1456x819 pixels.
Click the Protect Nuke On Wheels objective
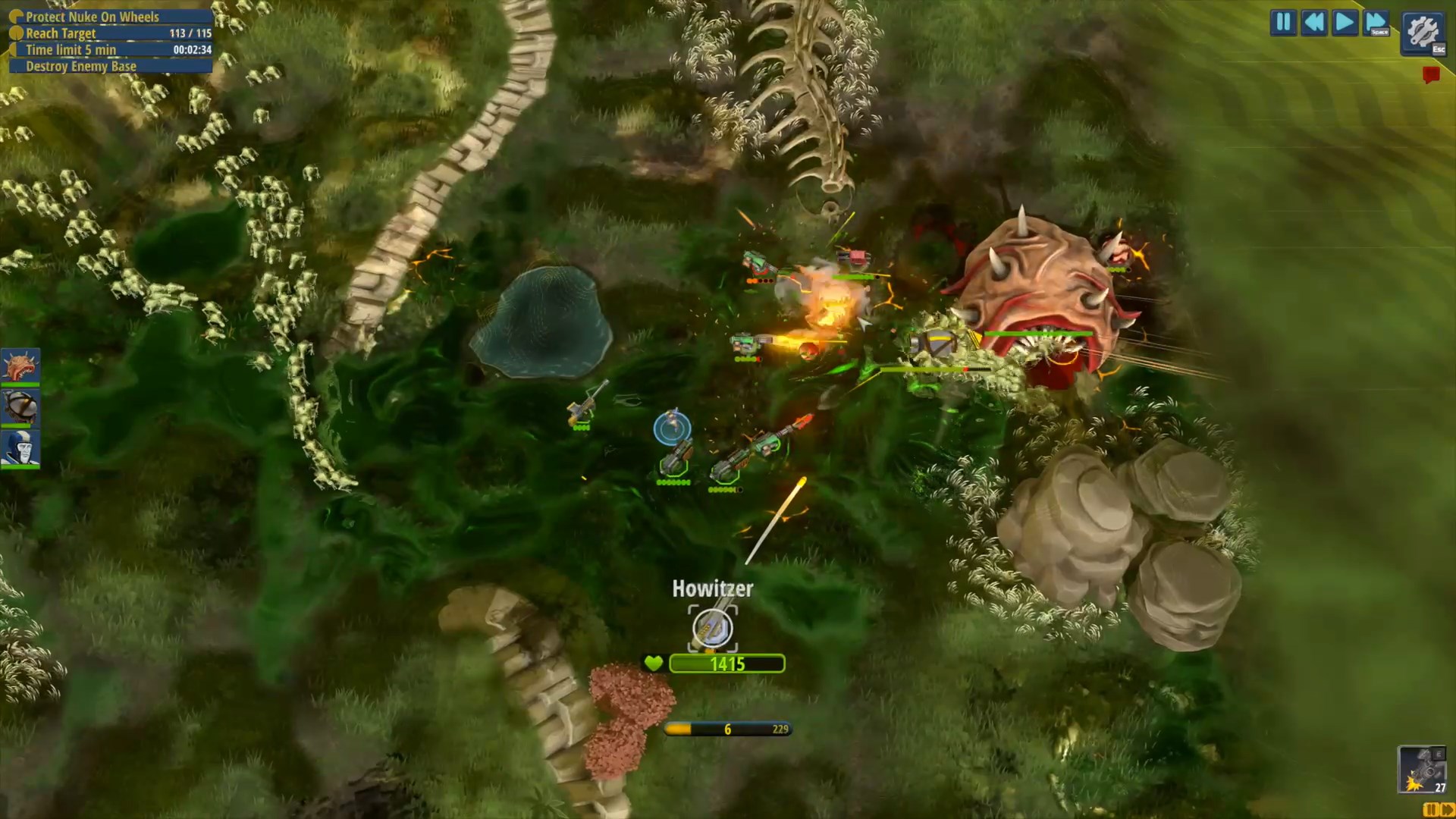93,17
